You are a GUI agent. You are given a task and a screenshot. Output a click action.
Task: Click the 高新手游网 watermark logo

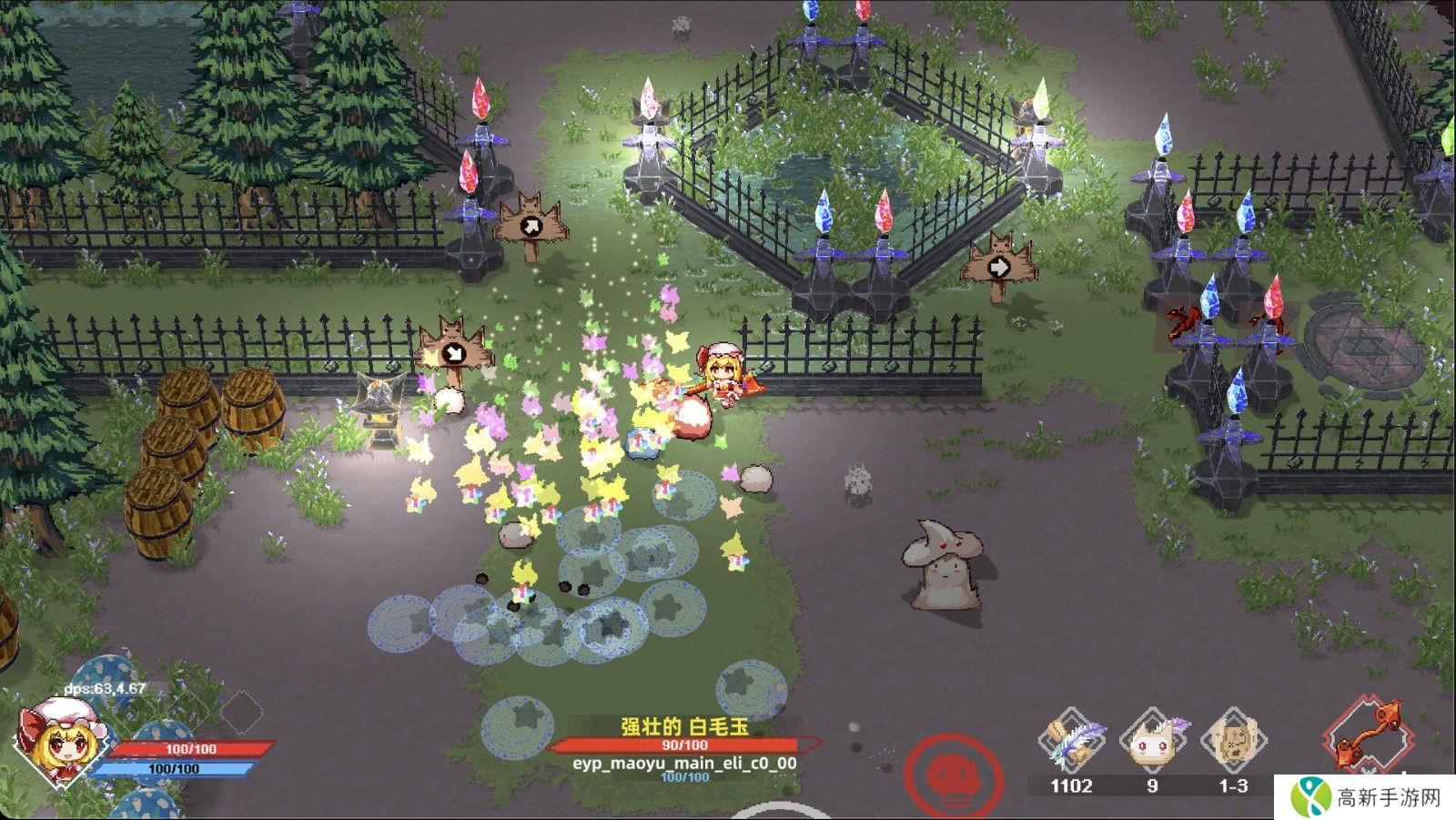[x=1368, y=797]
